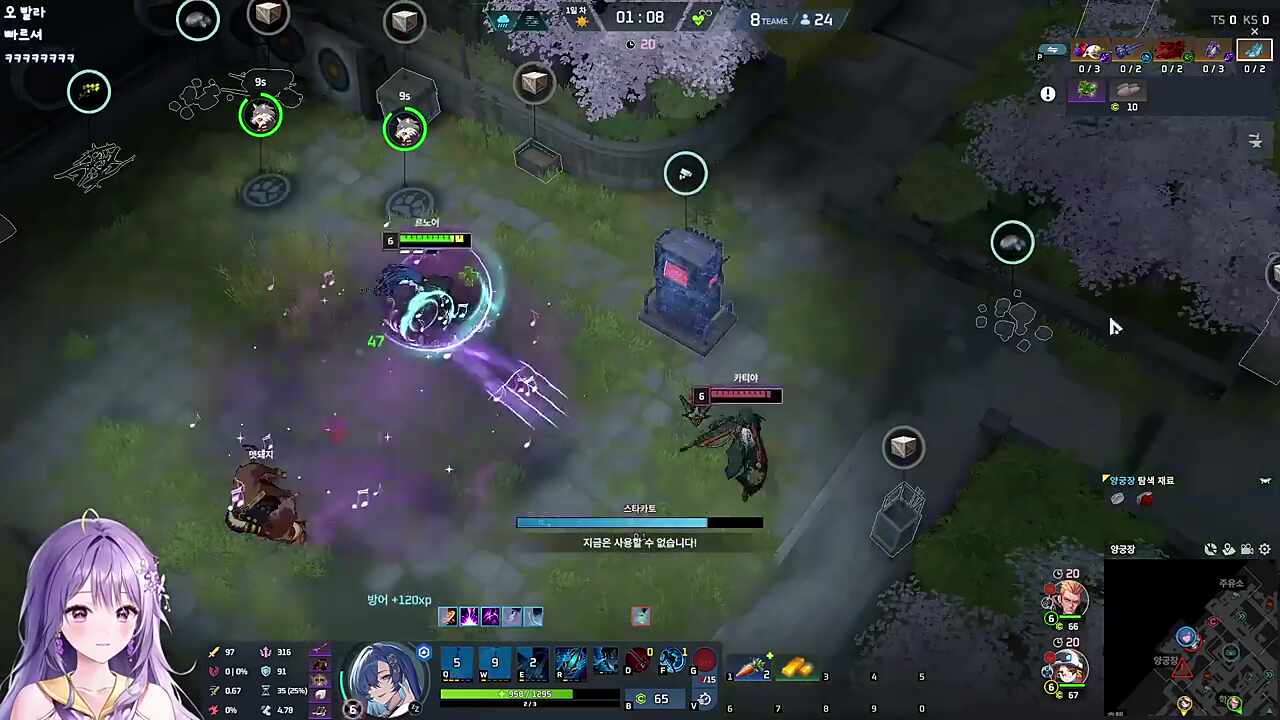Select the red armor target item

click(1171, 50)
